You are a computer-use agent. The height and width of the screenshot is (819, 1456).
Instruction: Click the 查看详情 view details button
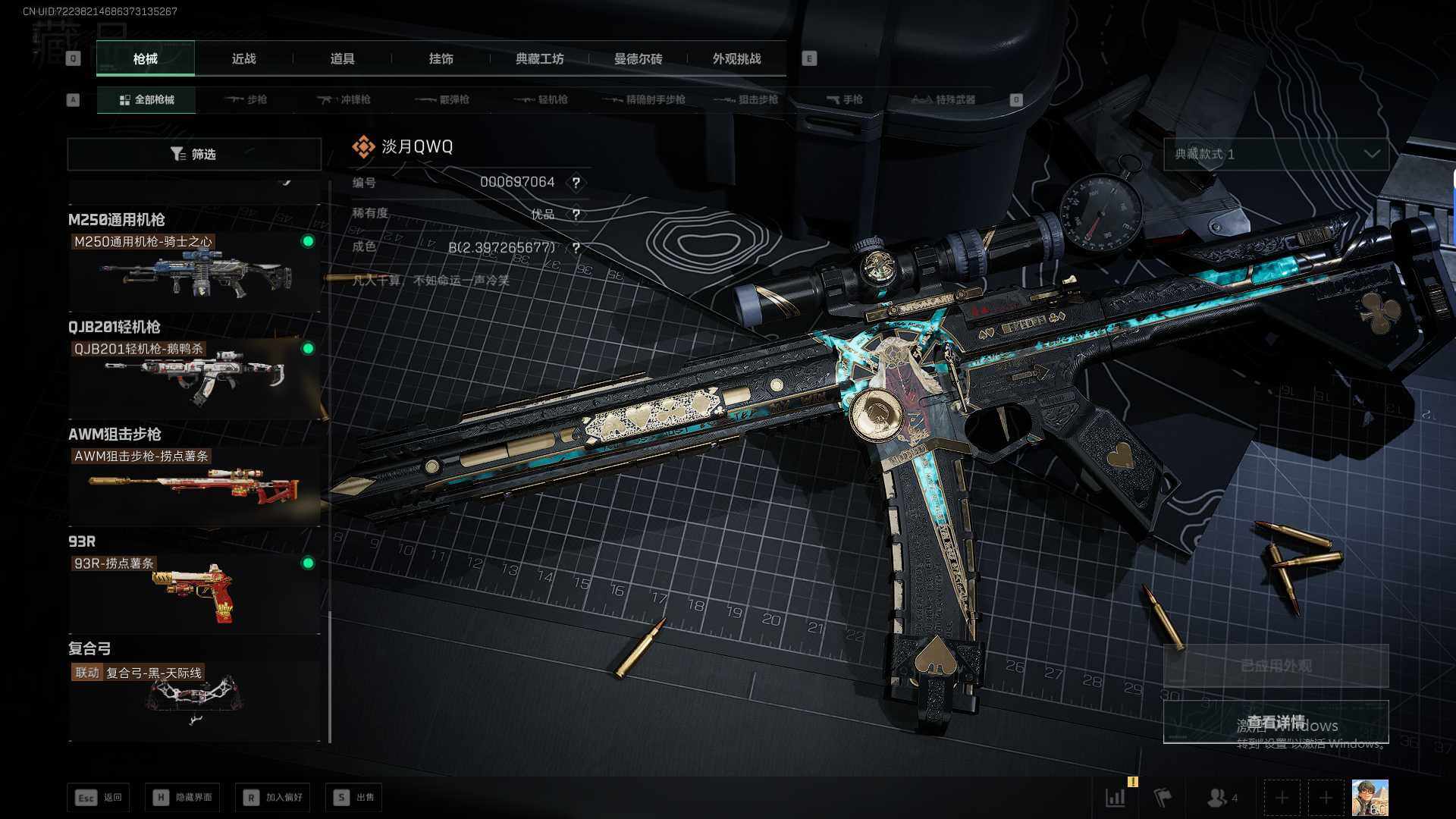1276,721
